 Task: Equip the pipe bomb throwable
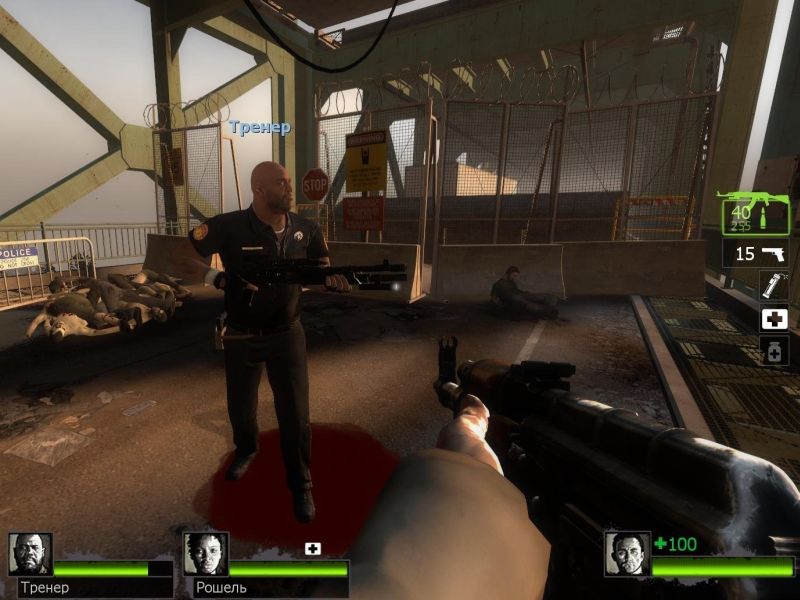[x=774, y=286]
